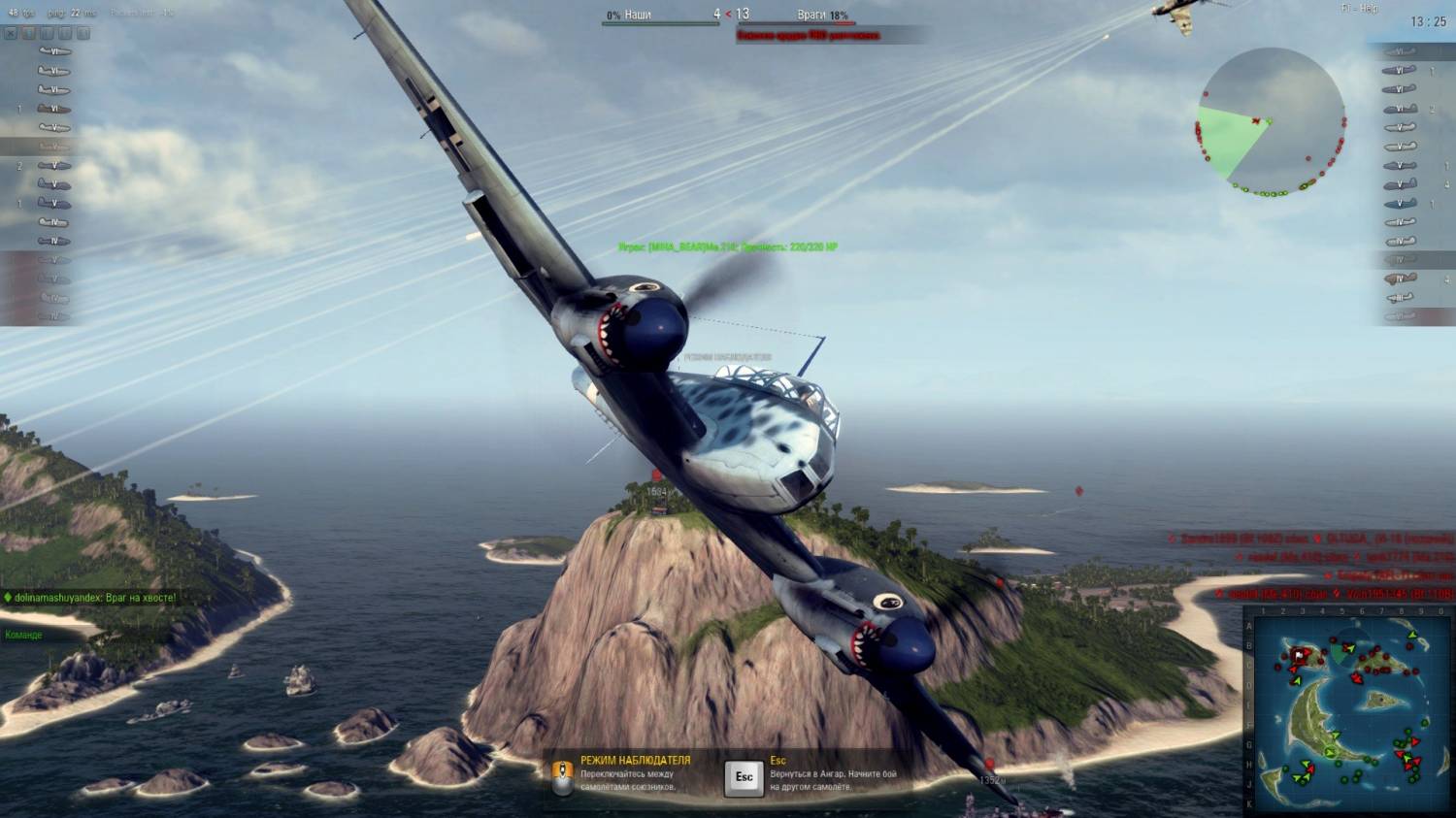Select the Команде chat channel label
The image size is (1456, 818).
pos(24,635)
